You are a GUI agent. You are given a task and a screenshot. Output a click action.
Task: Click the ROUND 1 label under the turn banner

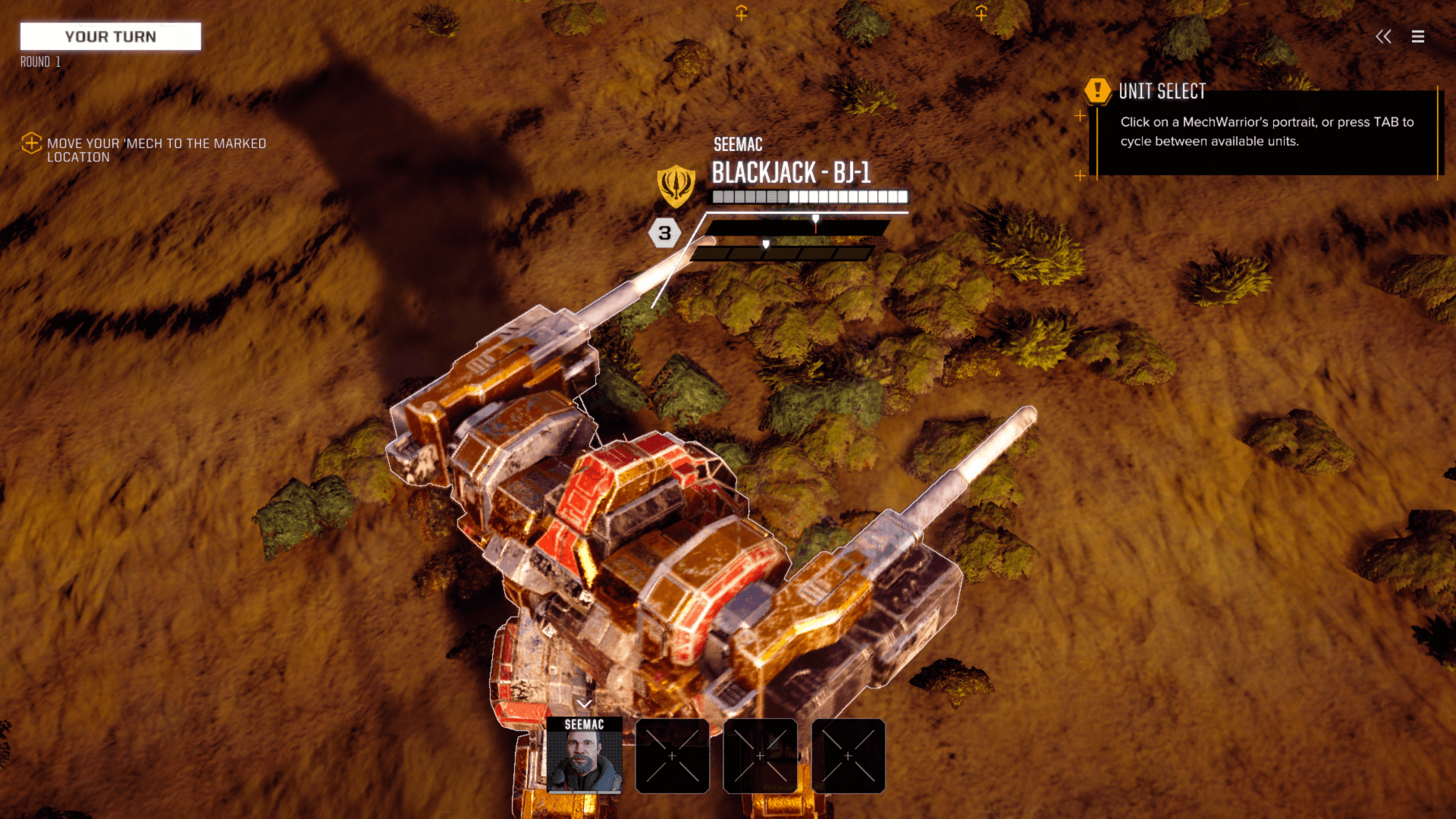[39, 62]
